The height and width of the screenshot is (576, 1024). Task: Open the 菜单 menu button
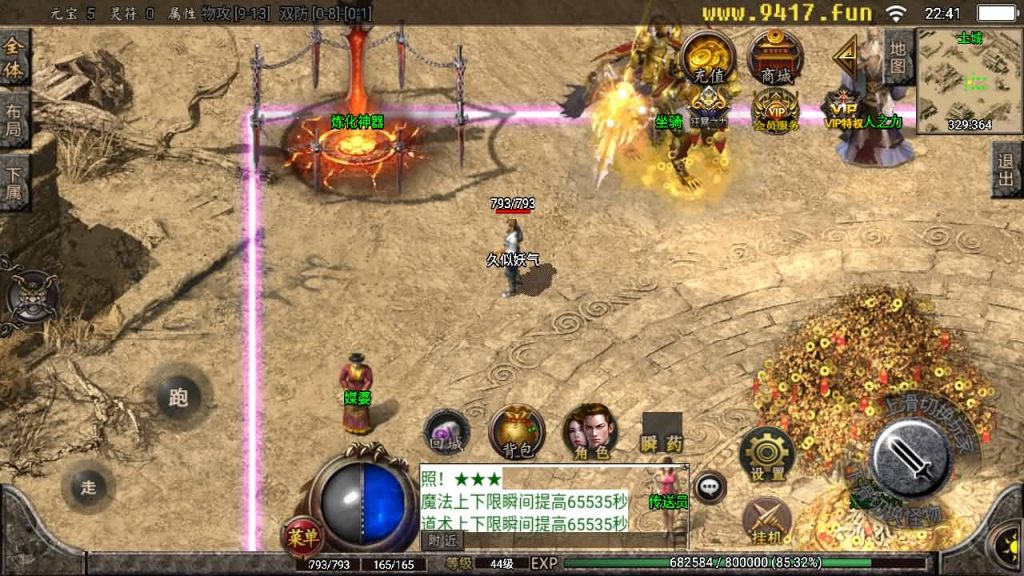tap(302, 537)
